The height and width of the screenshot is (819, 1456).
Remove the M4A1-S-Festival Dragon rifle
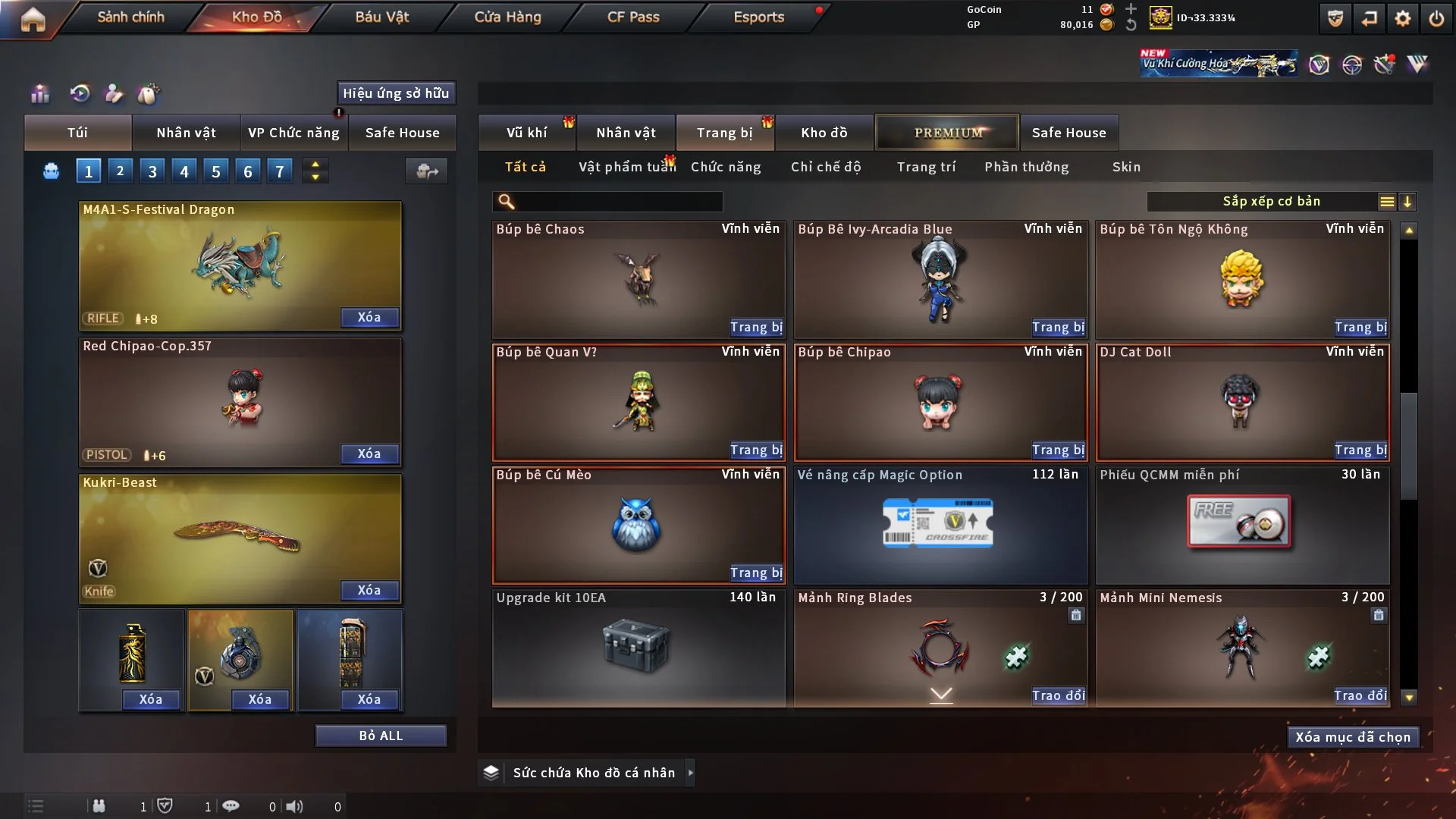(369, 318)
